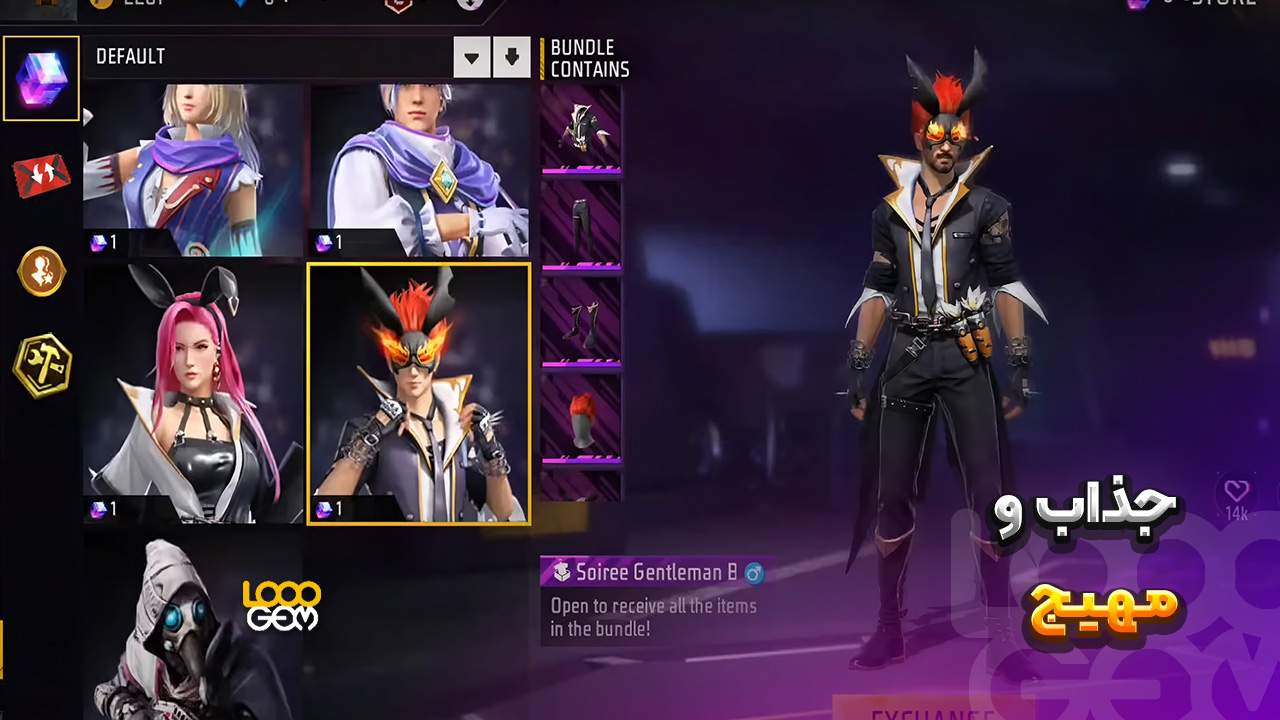
Task: Switch to the BUNDLE CONTAINS panel
Action: [x=588, y=57]
